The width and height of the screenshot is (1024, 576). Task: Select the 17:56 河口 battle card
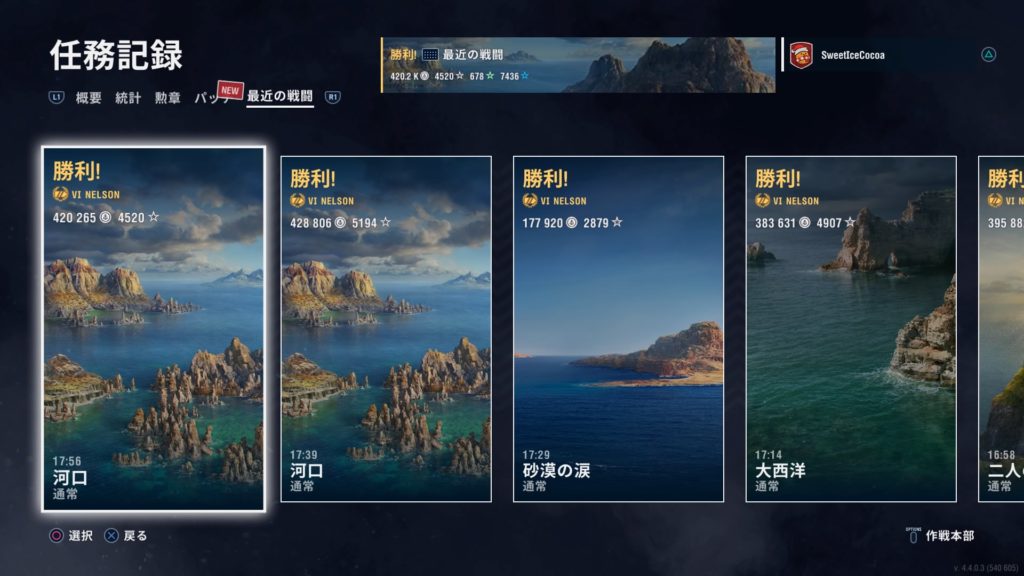tap(153, 329)
